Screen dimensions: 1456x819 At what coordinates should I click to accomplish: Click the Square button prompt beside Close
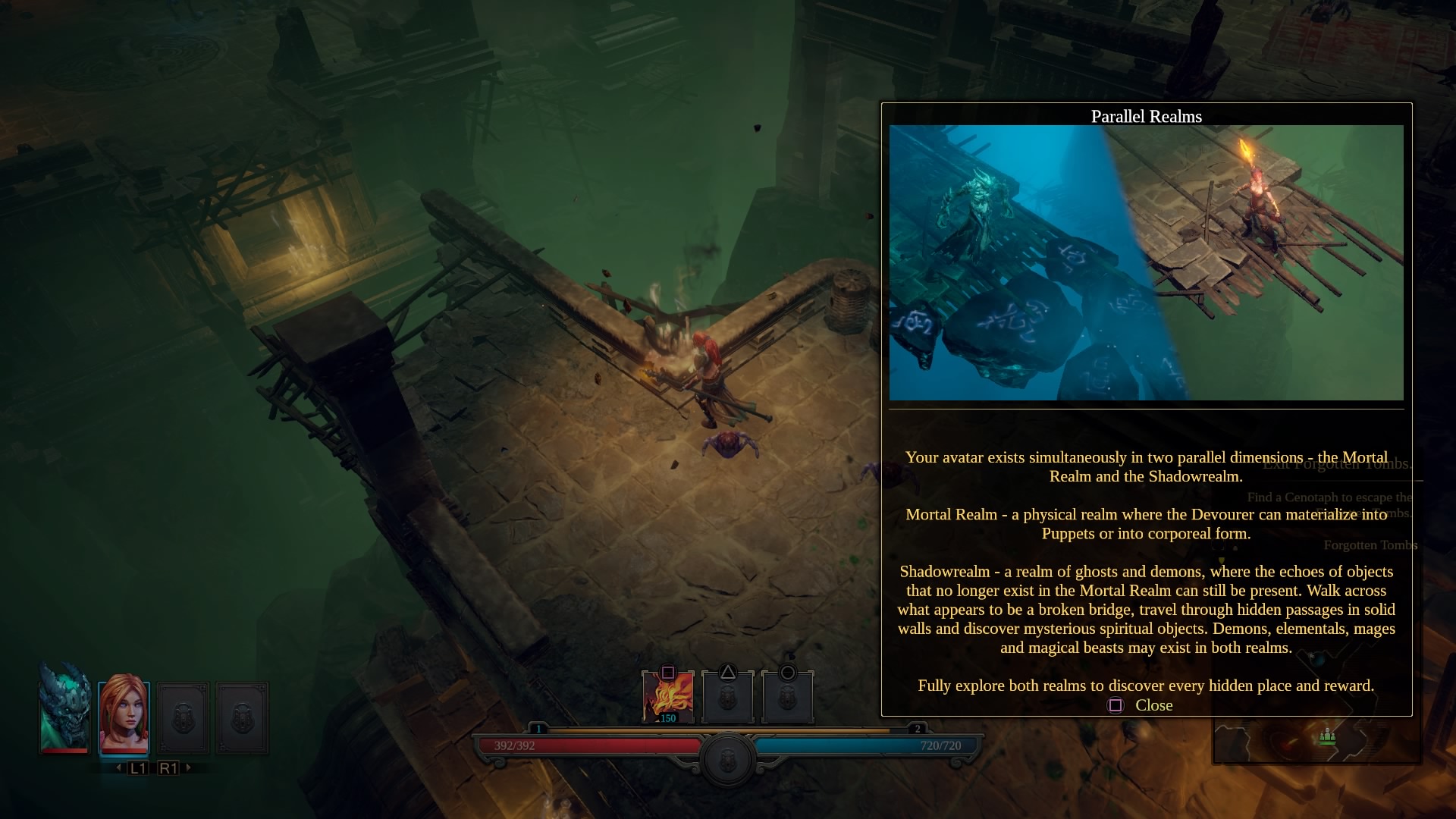[x=1115, y=706]
